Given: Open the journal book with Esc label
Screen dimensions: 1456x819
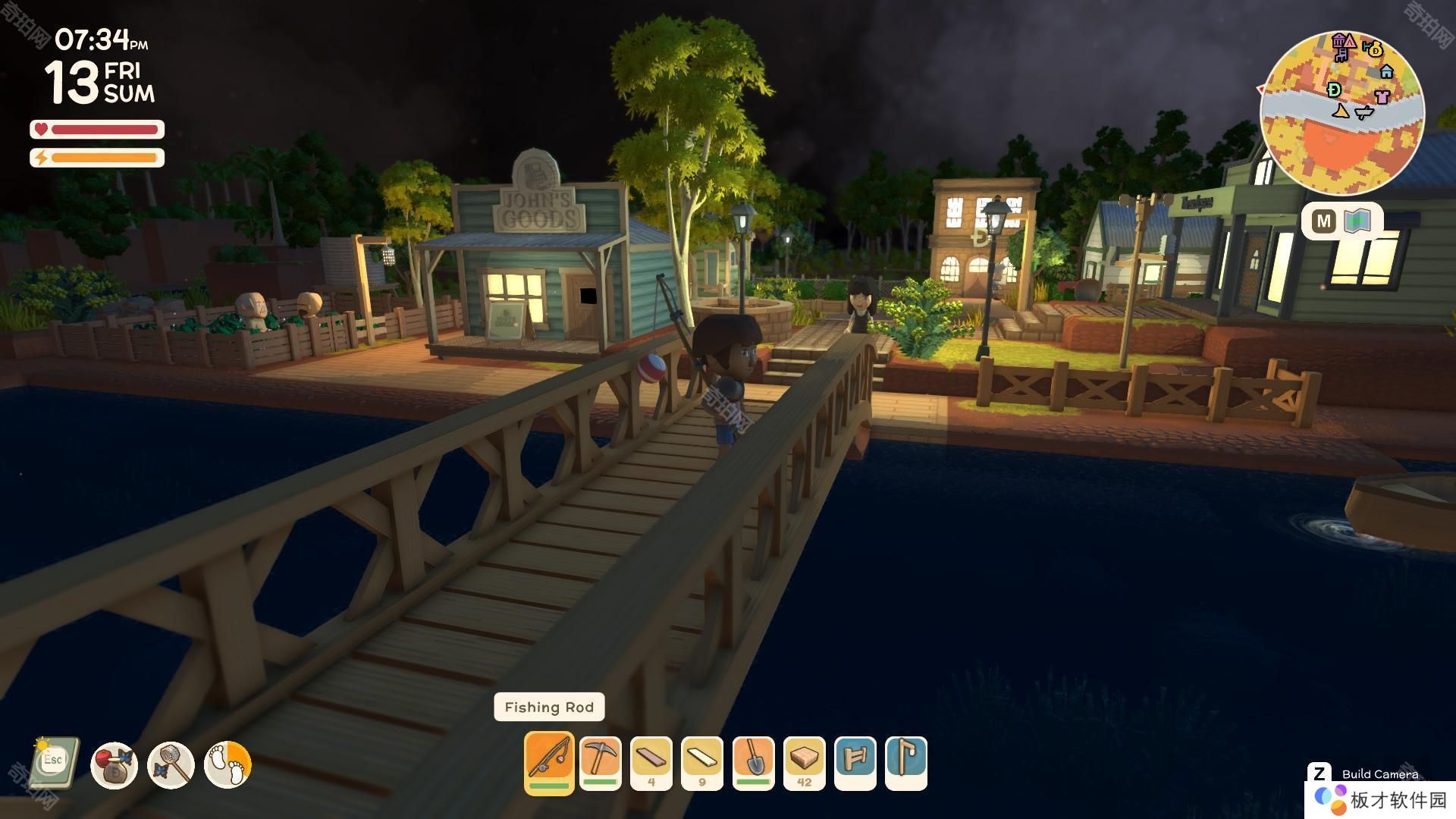Looking at the screenshot, I should point(55,762).
